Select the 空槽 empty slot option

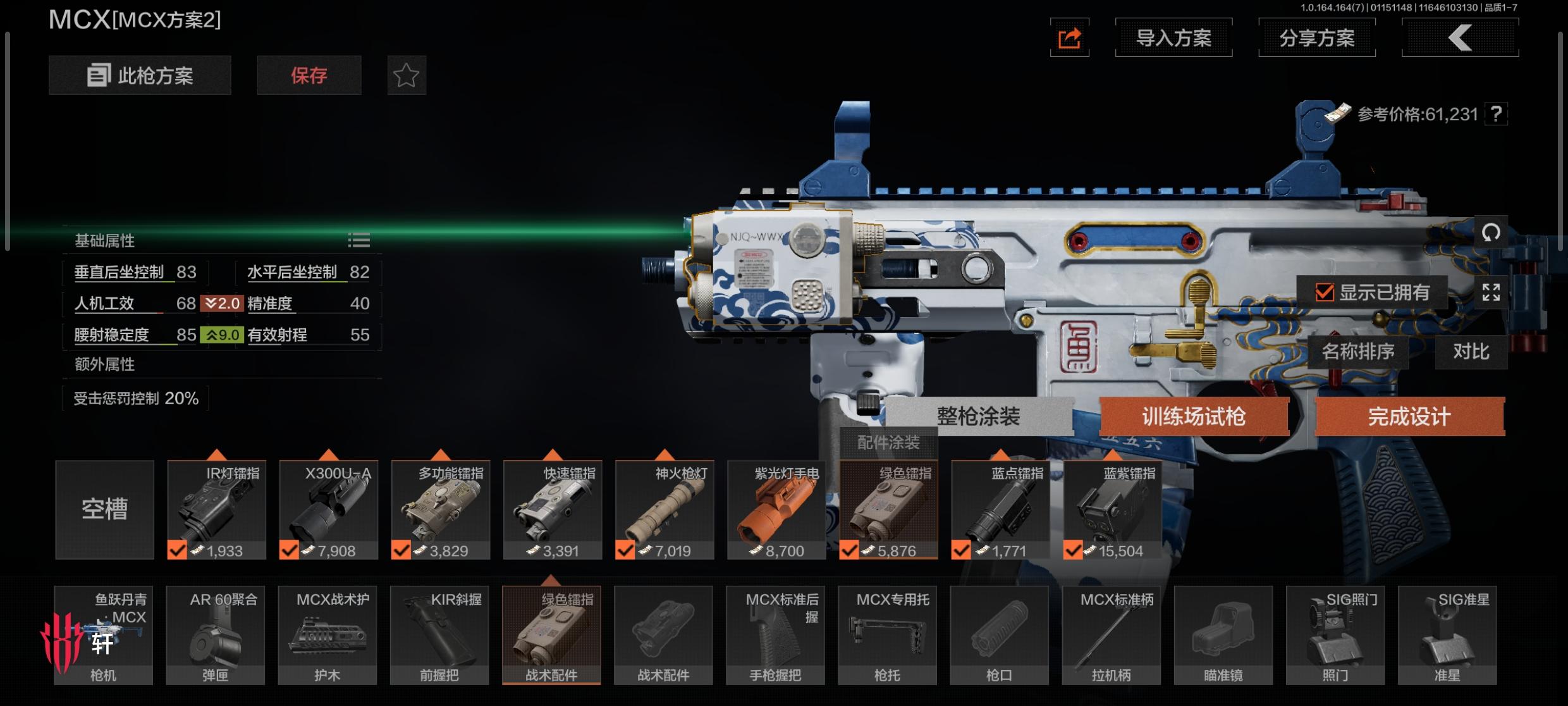click(105, 509)
